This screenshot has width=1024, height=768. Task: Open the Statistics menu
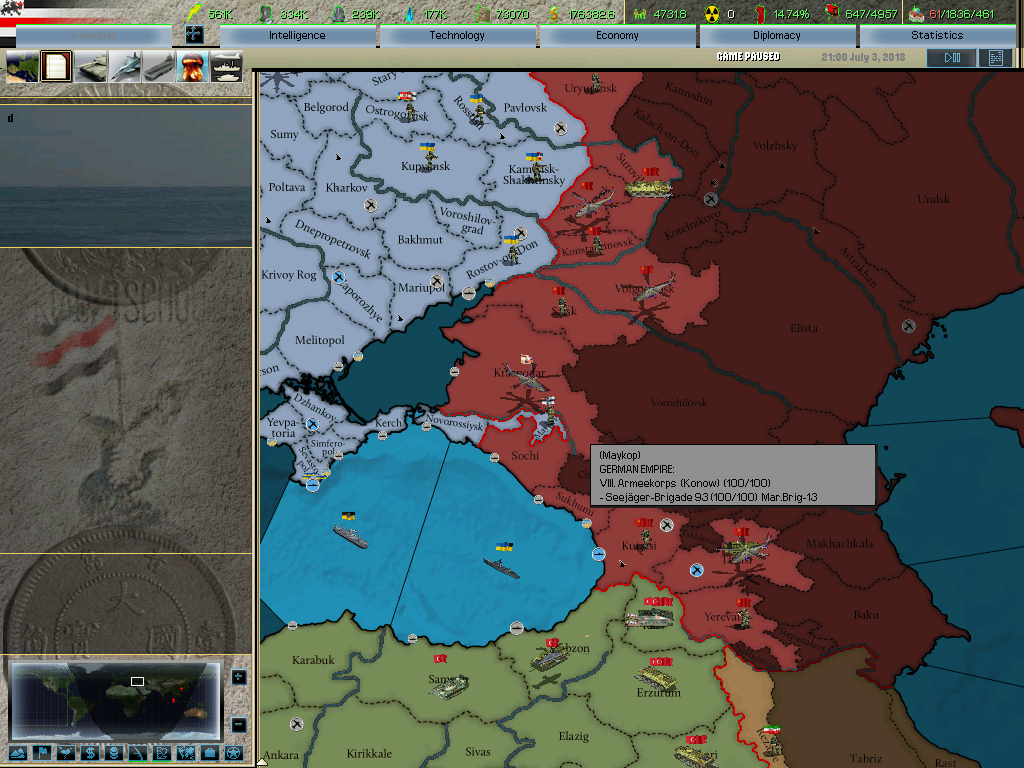(x=937, y=35)
